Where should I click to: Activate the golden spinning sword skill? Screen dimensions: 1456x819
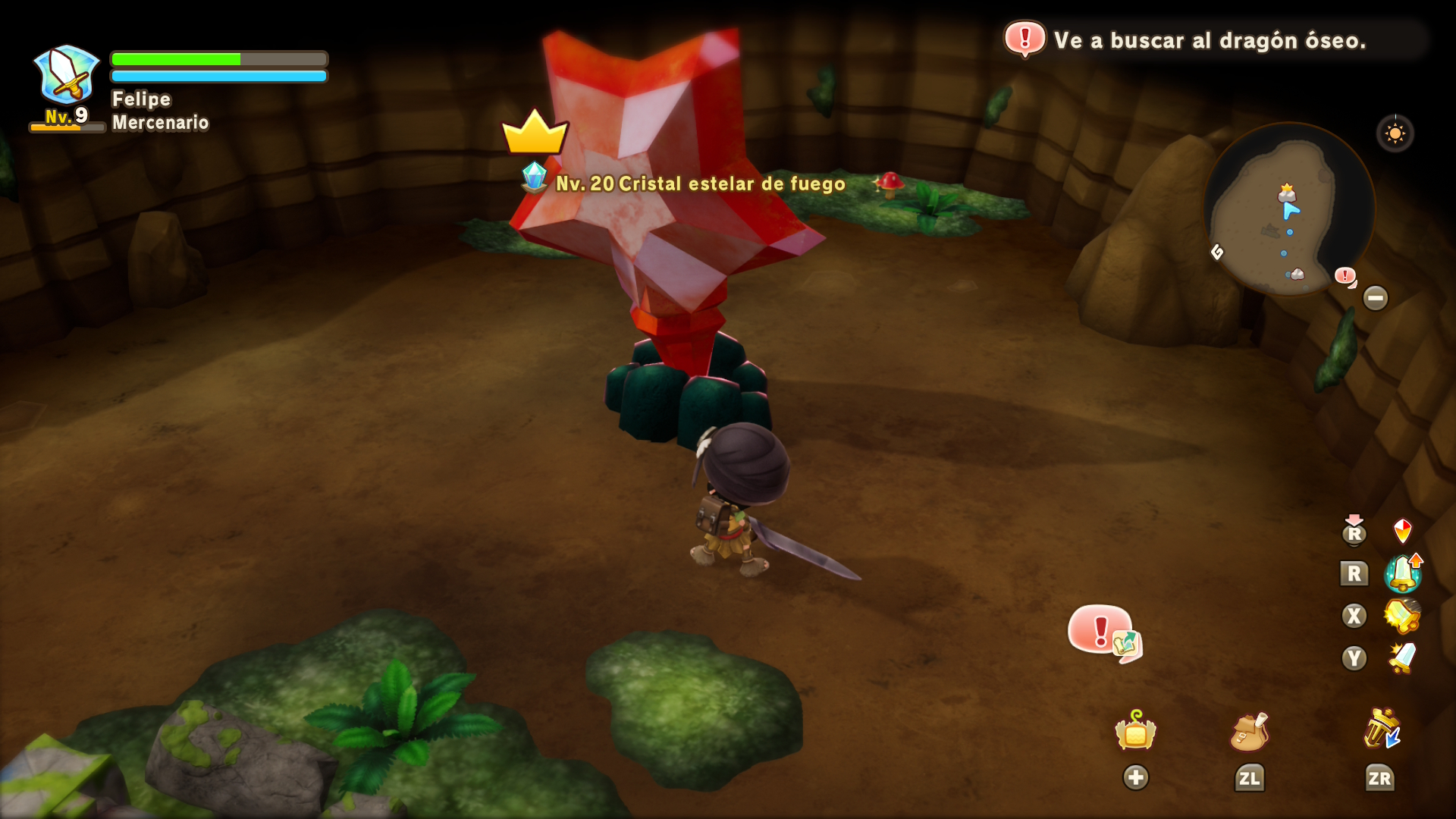[x=1402, y=615]
